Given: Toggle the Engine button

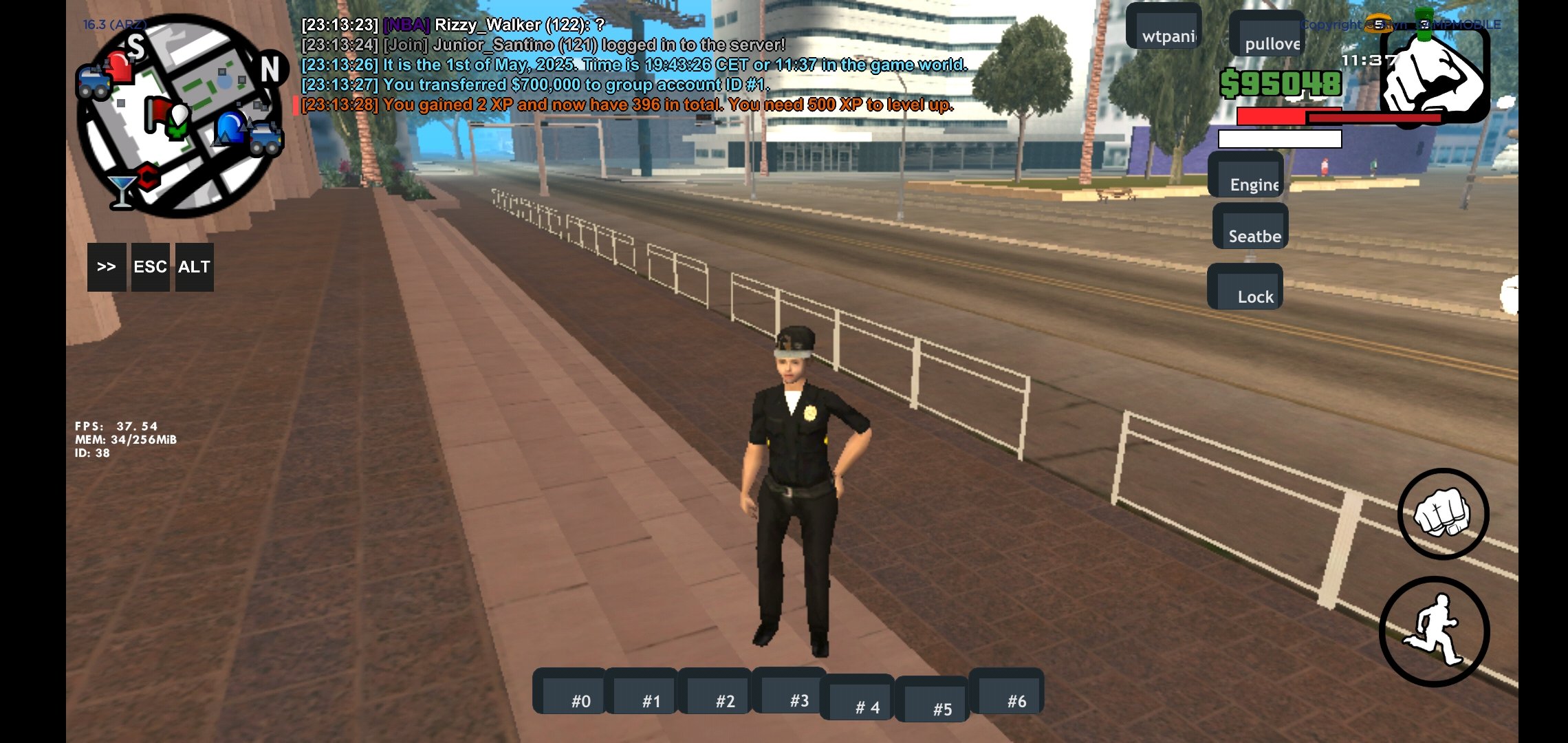Looking at the screenshot, I should [1246, 175].
